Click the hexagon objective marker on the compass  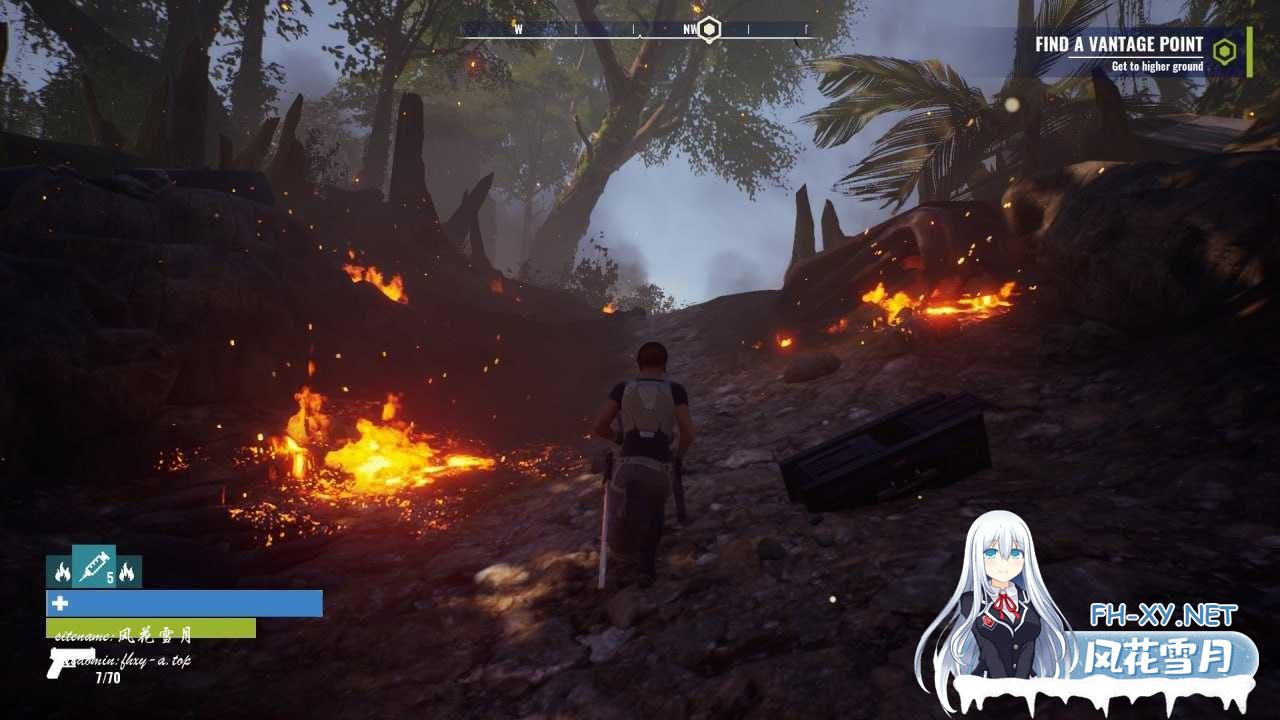709,29
